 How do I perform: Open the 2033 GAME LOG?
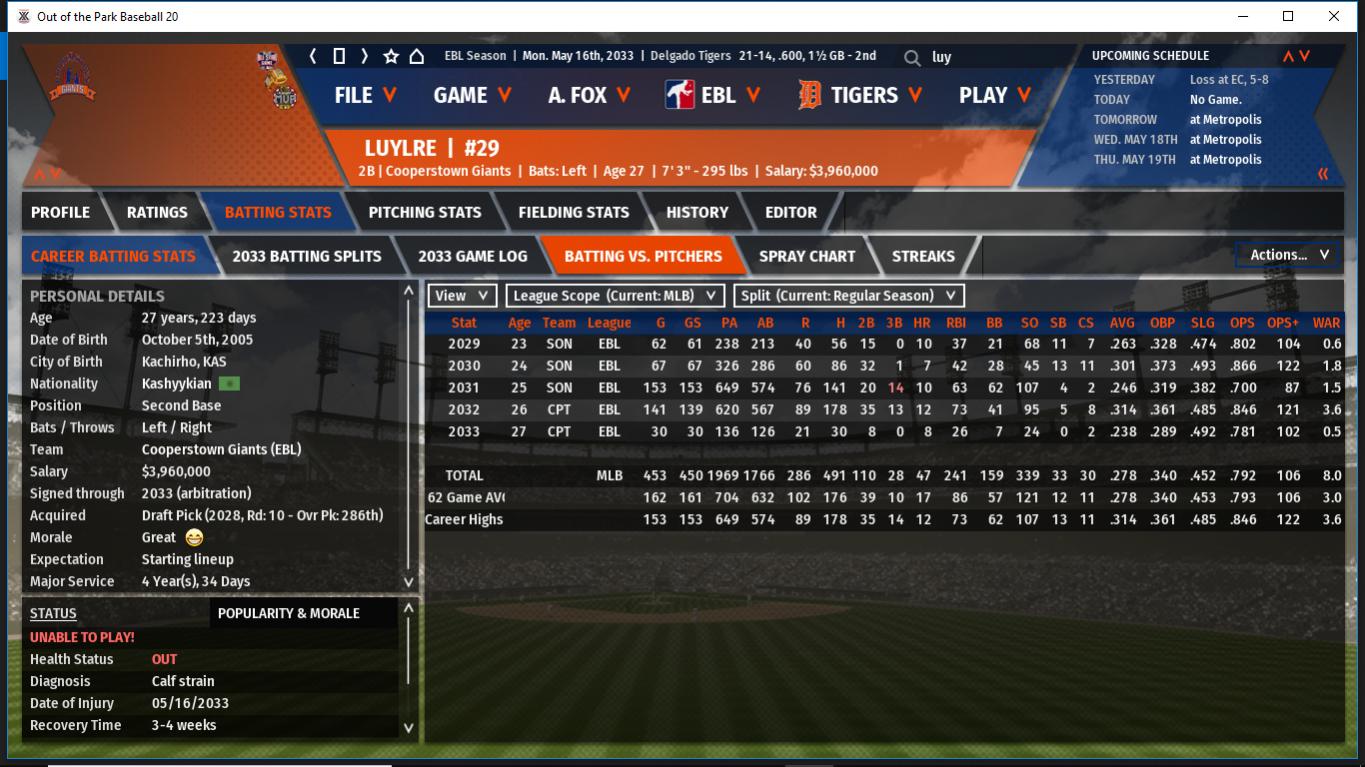coord(472,256)
